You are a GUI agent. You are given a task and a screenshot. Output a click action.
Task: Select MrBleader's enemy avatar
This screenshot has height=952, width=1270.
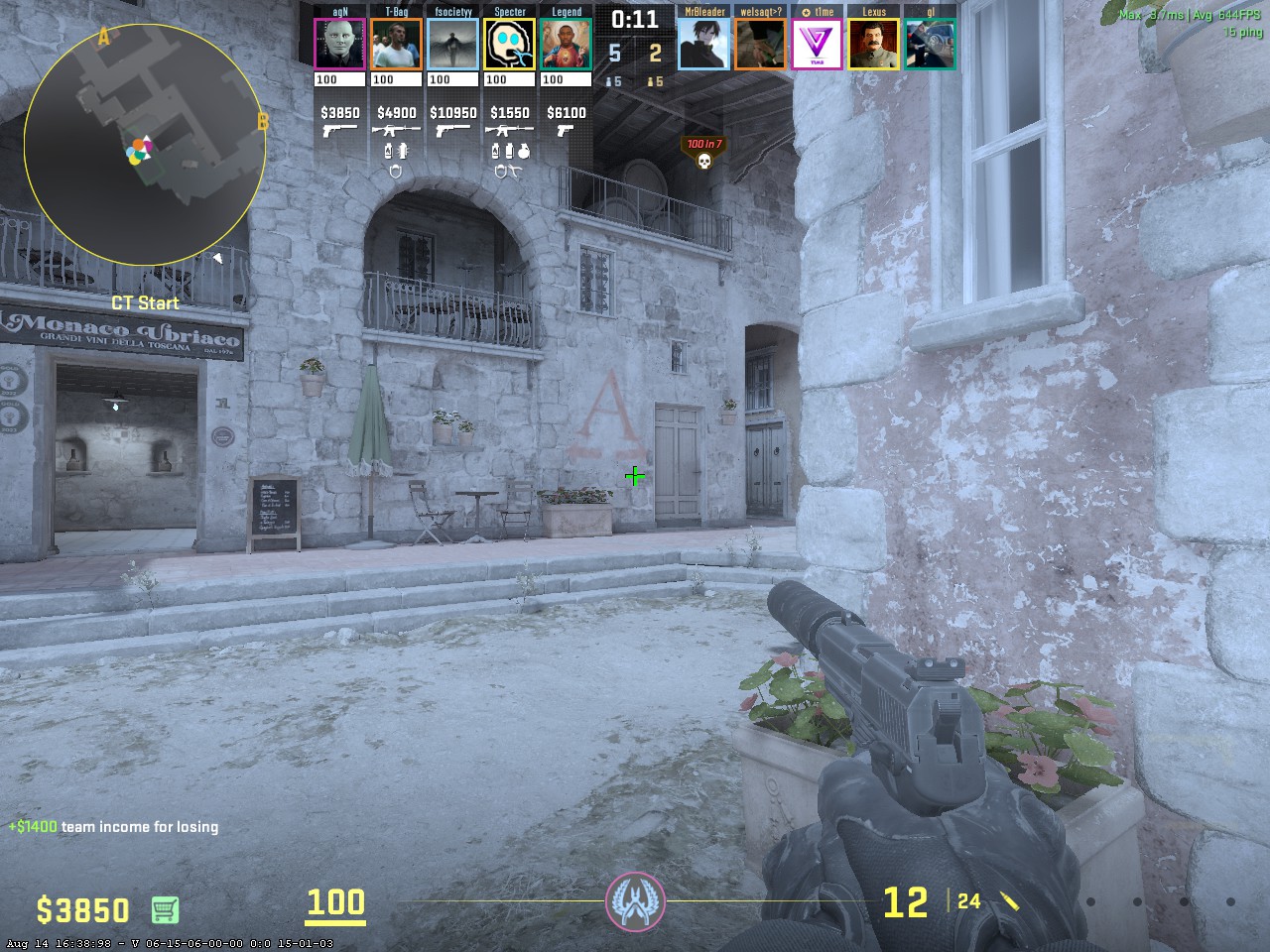point(703,45)
